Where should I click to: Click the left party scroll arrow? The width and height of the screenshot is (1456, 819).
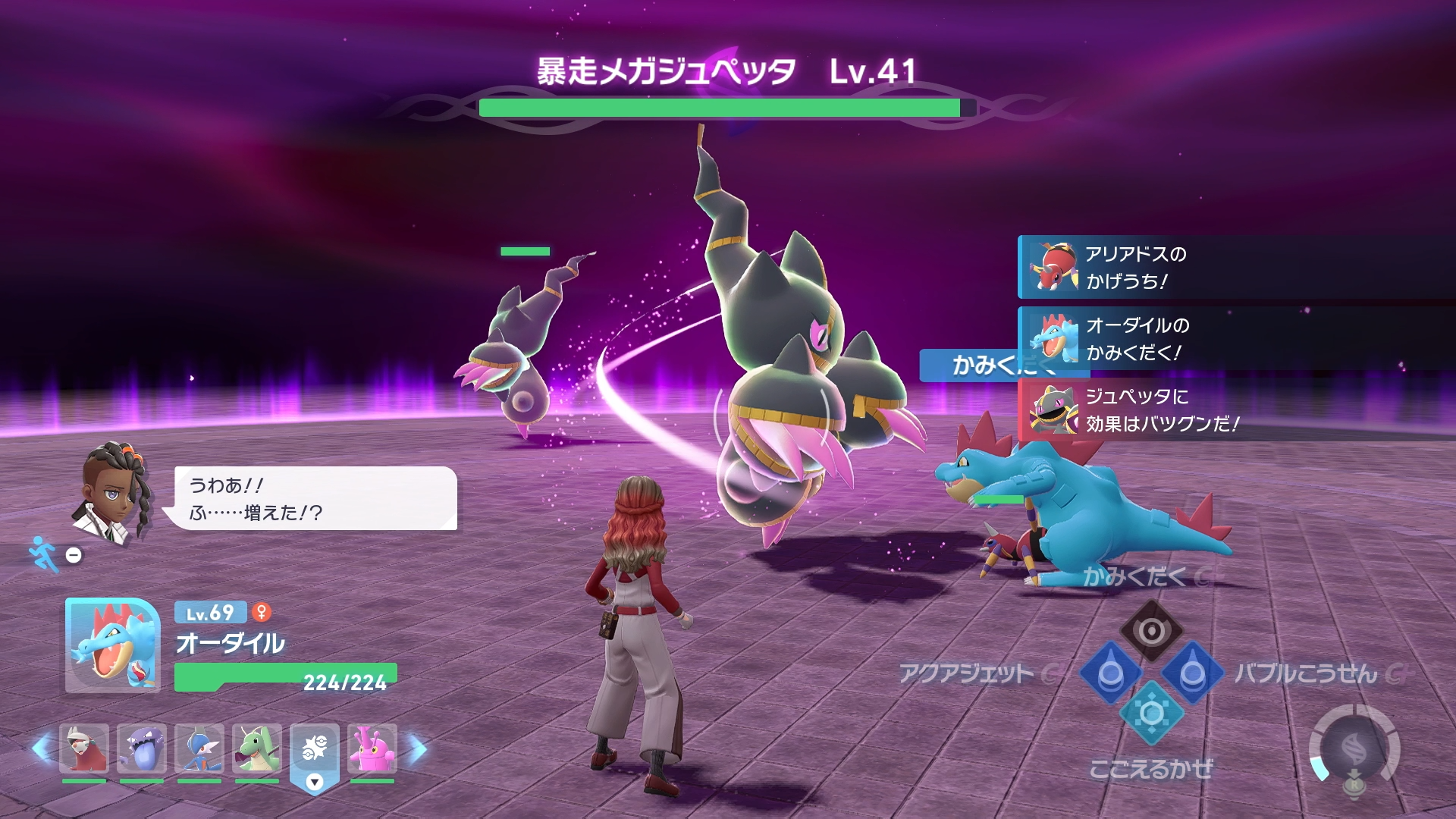click(42, 748)
